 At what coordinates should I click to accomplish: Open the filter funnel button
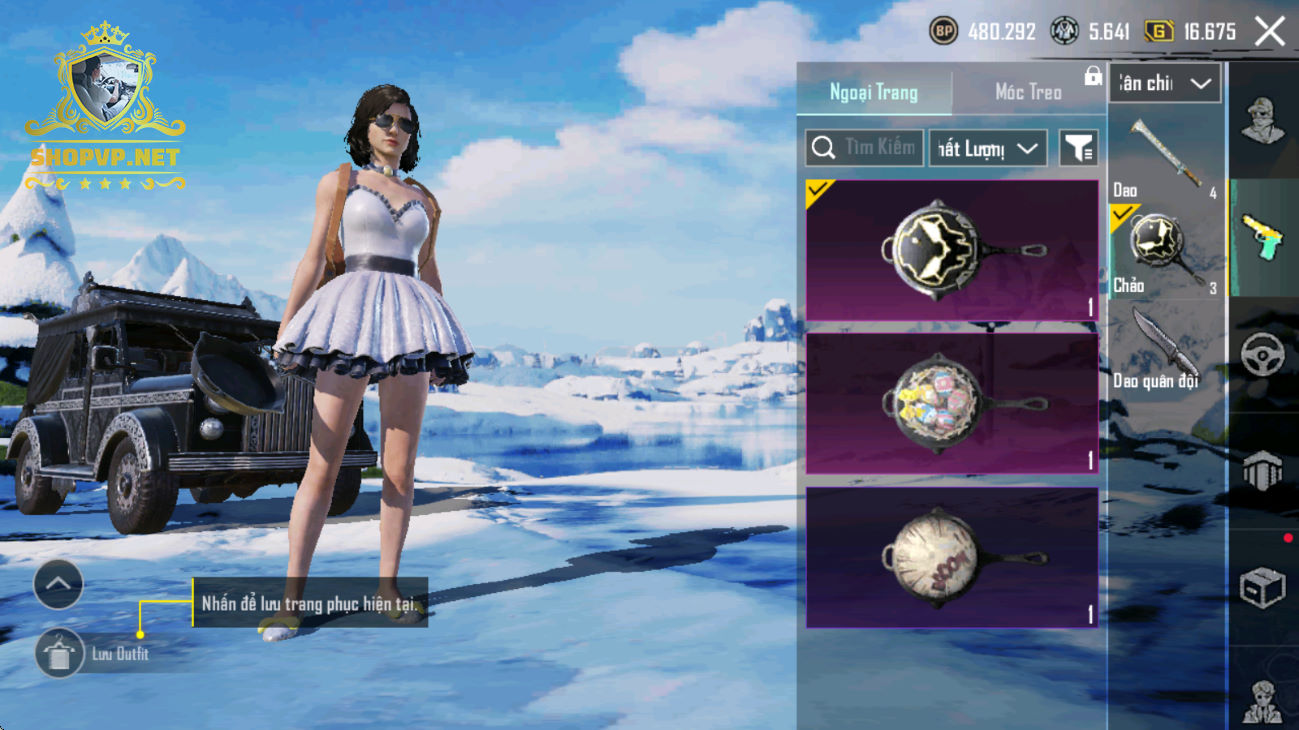pos(1078,148)
